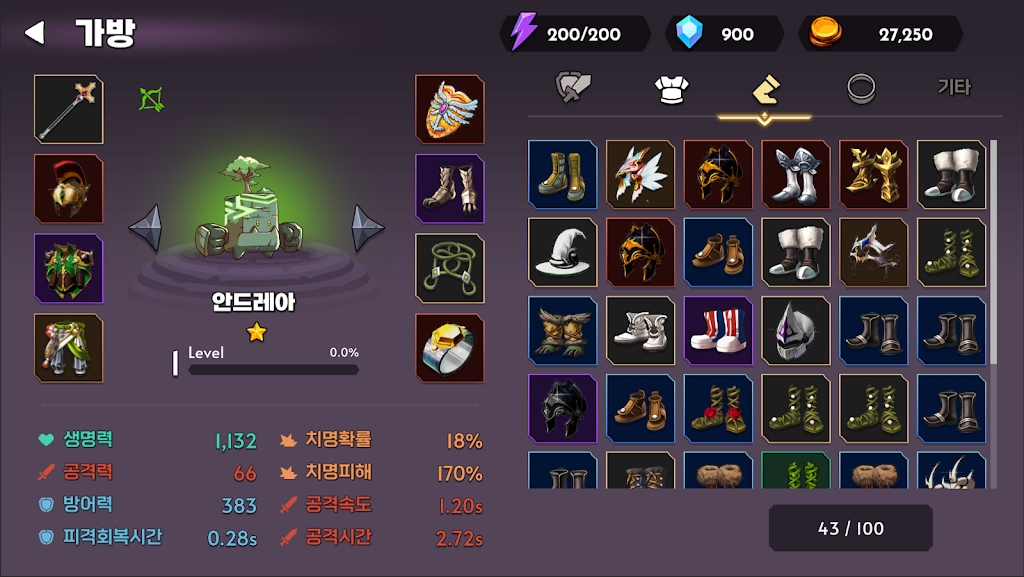This screenshot has height=577, width=1024.
Task: Select the equipped winged shield slot
Action: point(450,108)
